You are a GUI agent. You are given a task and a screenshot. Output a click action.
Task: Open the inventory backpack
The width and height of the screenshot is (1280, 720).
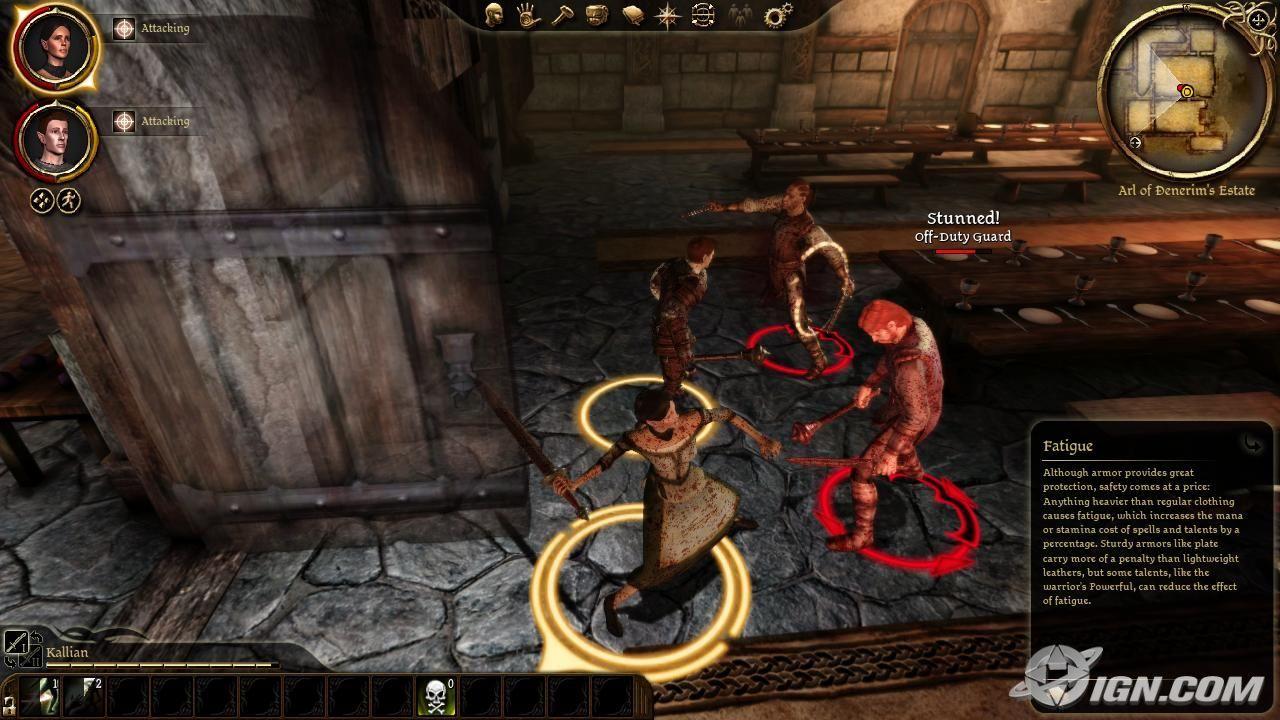tap(597, 15)
